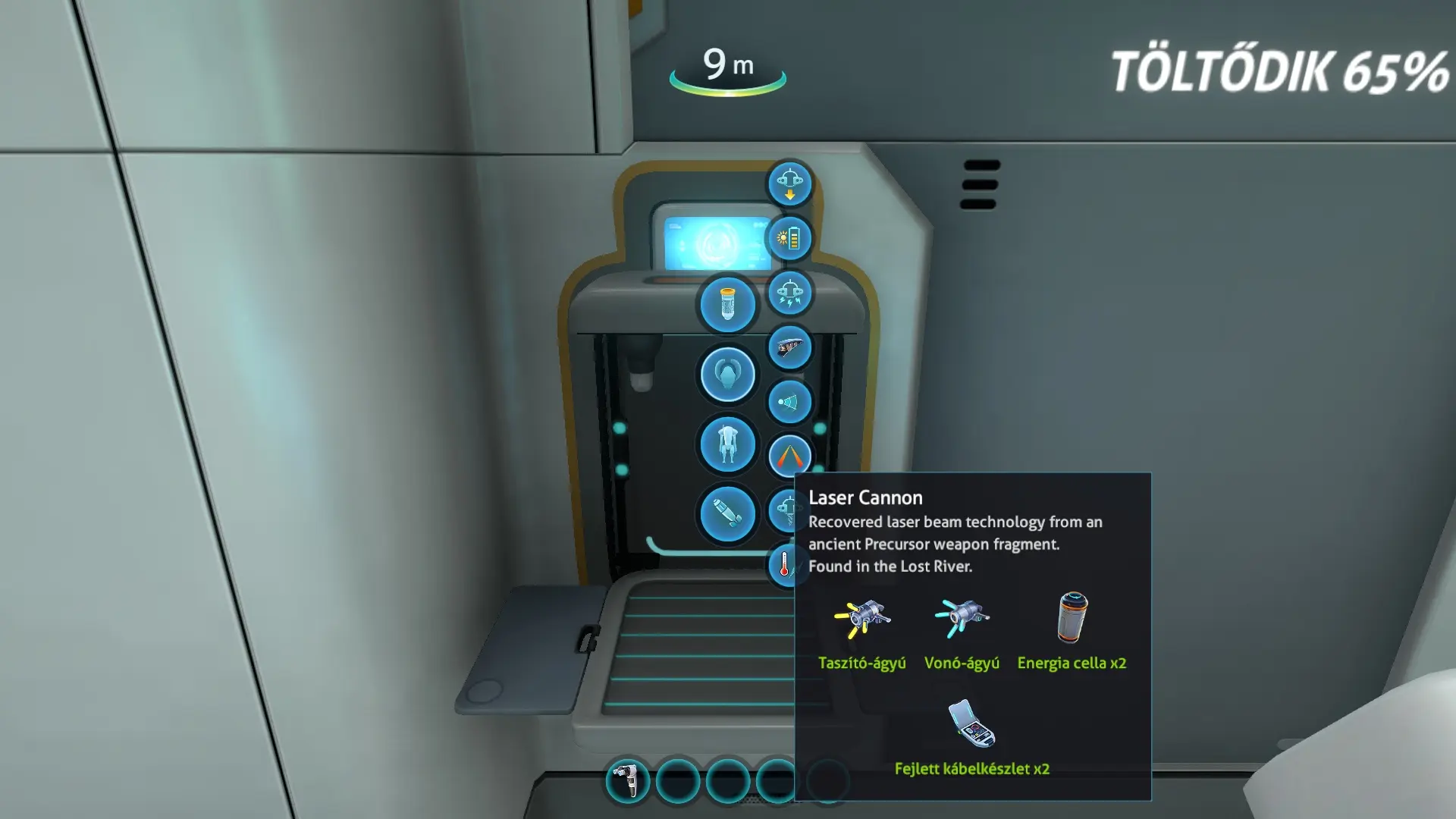Select the scanner tool hotbar slot

click(x=627, y=780)
